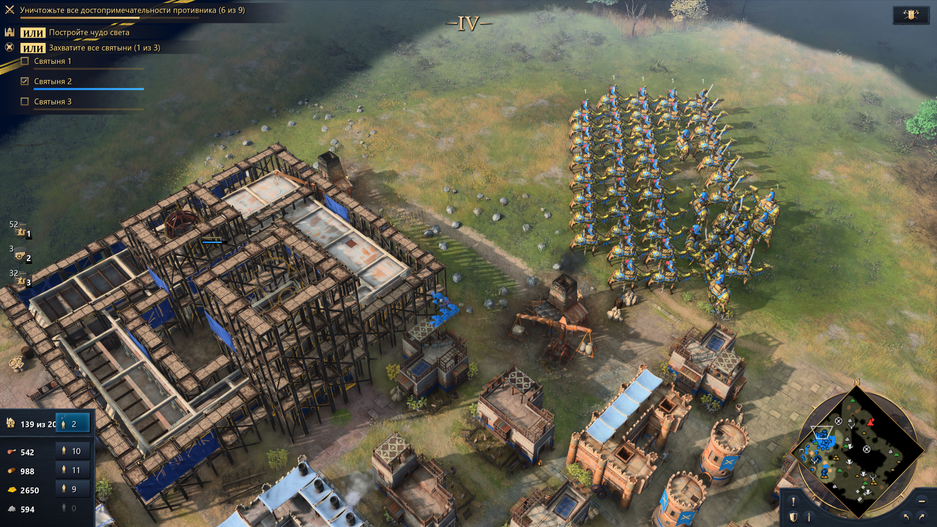Click the minimap's minus button
The height and width of the screenshot is (527, 937).
(x=920, y=499)
